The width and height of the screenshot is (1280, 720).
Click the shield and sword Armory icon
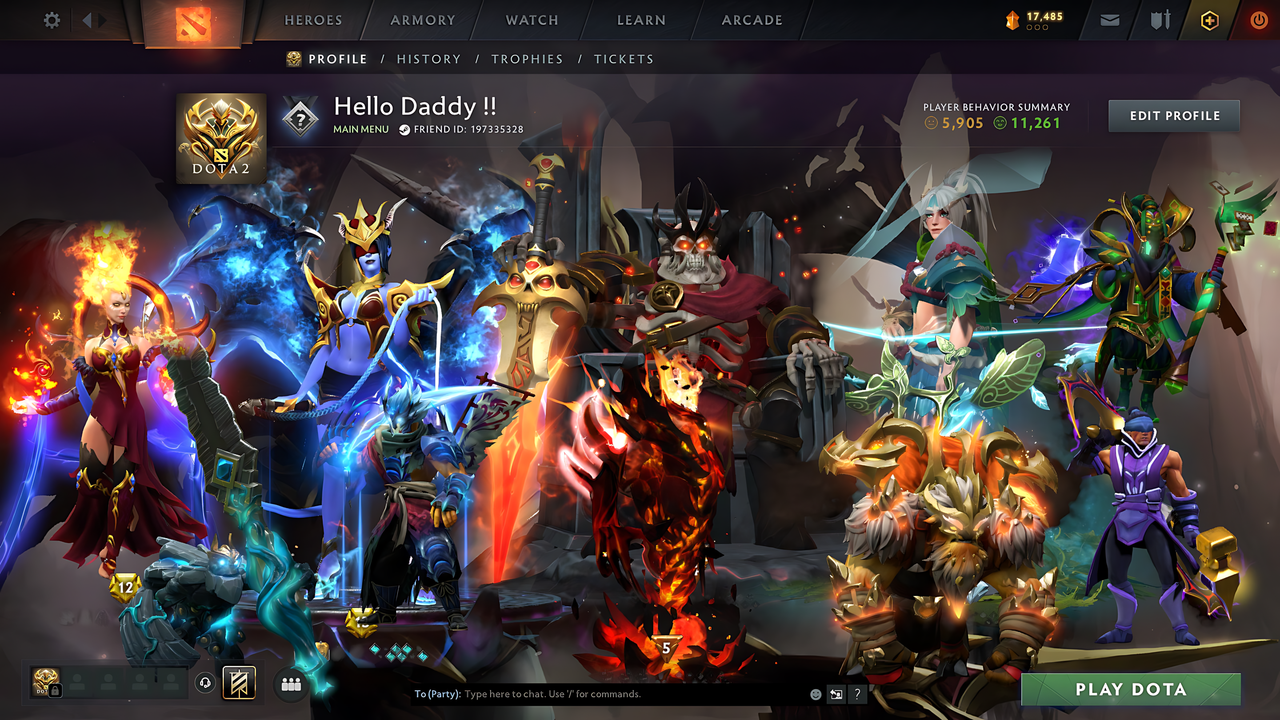(x=1160, y=19)
